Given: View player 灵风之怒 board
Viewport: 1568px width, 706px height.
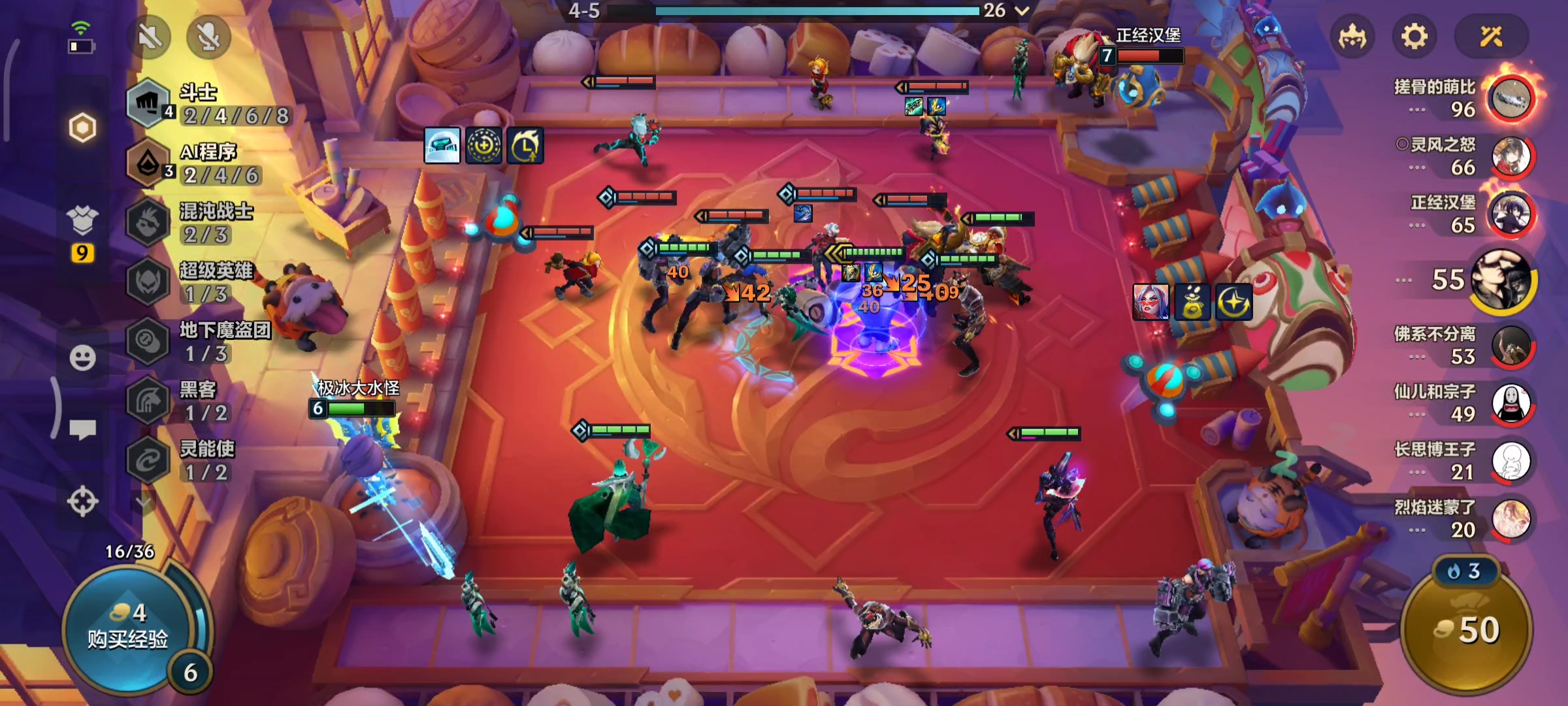Looking at the screenshot, I should coord(1511,157).
